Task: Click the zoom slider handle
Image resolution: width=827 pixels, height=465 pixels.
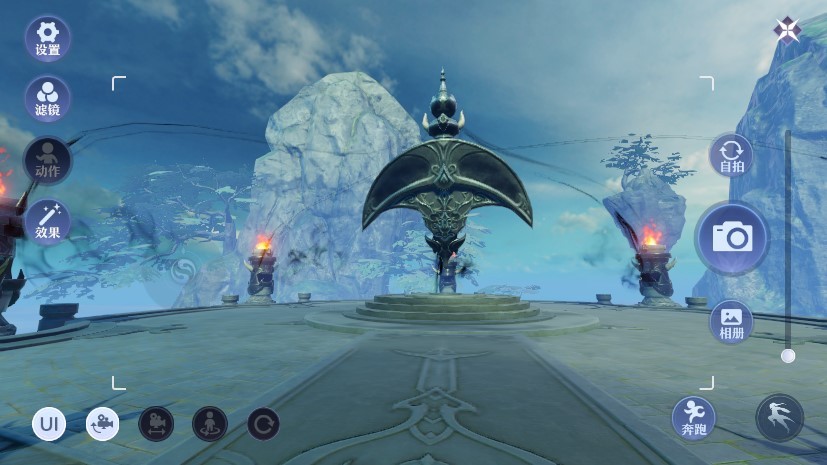Action: pyautogui.click(x=788, y=355)
